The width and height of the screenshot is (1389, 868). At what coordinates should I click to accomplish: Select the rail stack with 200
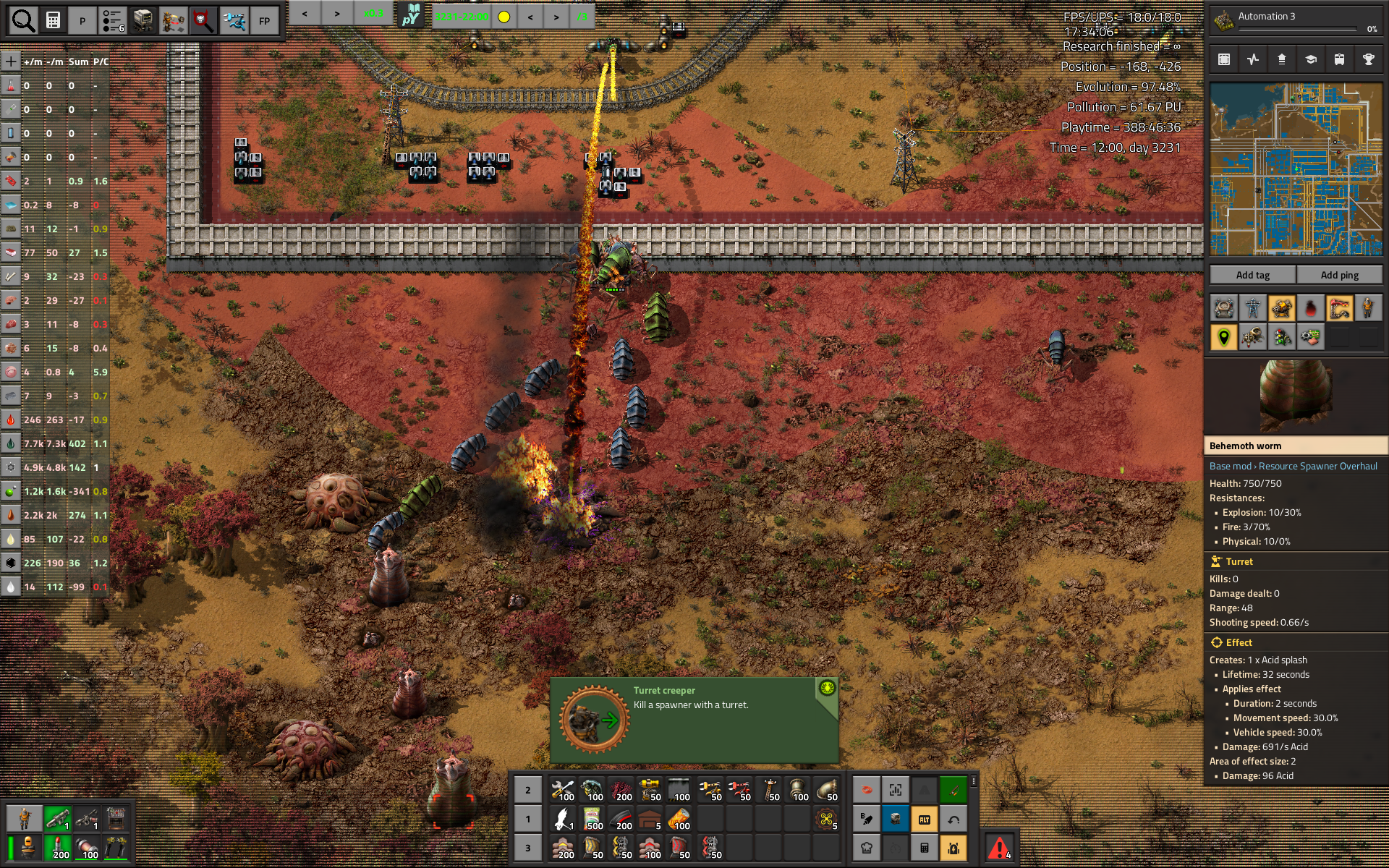coord(621,819)
